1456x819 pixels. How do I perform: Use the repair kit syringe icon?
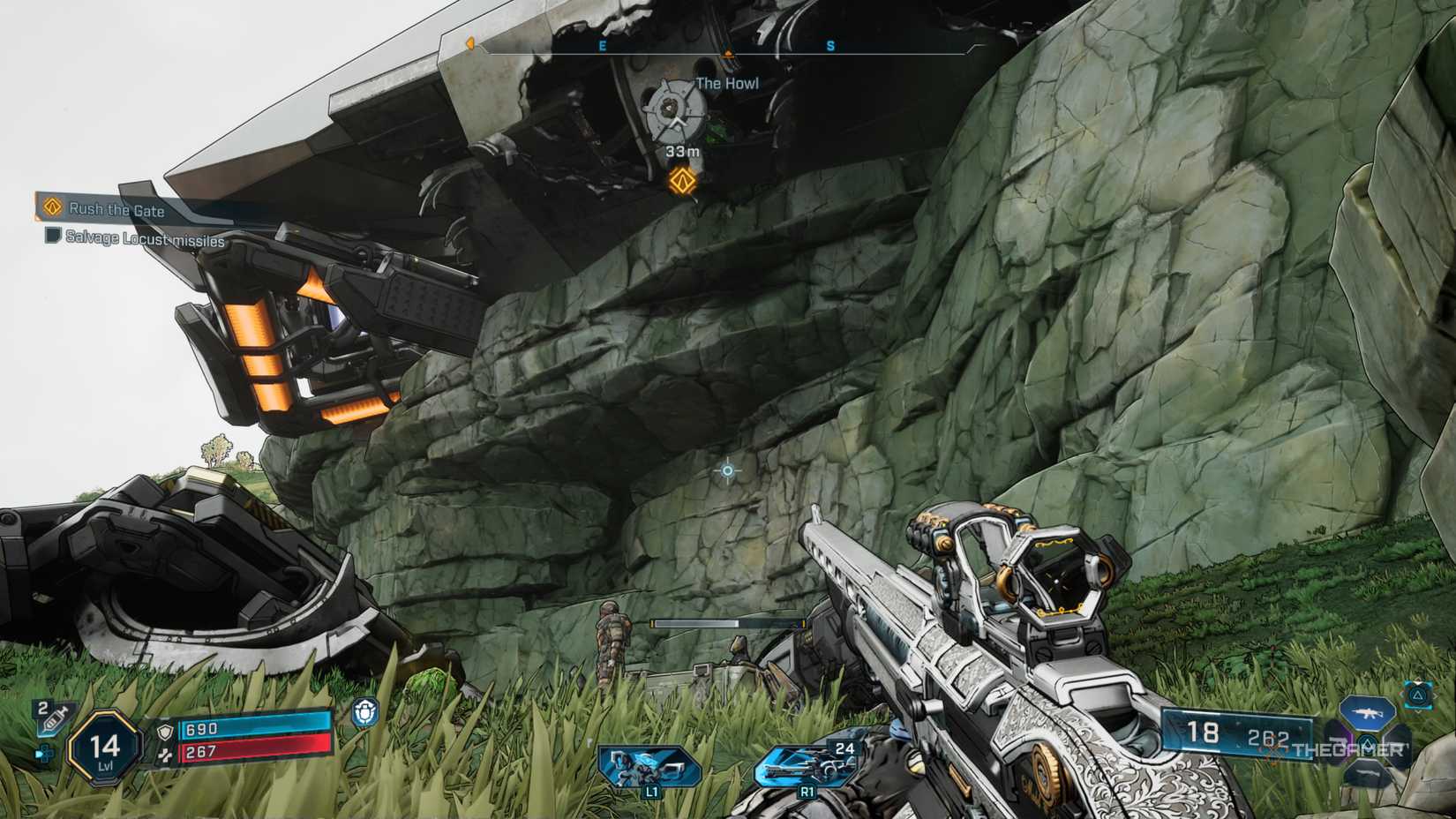51,719
